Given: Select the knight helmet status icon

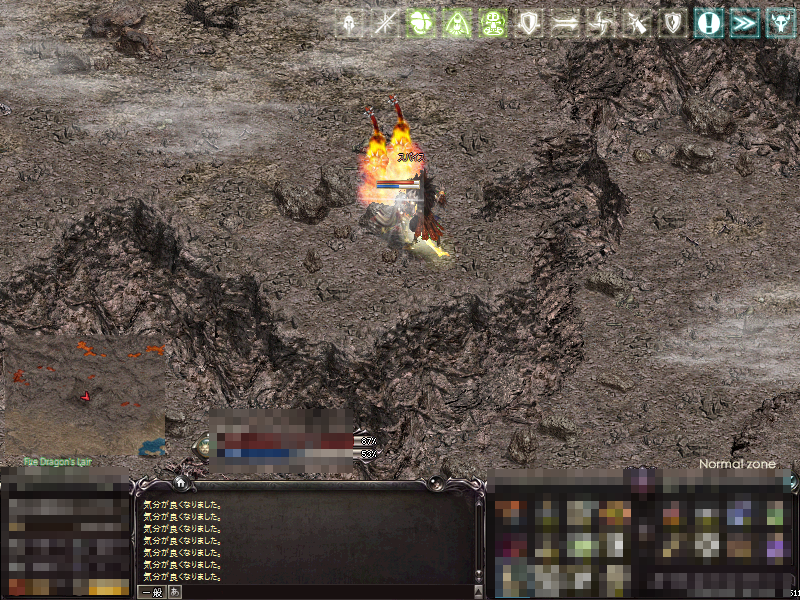Looking at the screenshot, I should pos(349,23).
